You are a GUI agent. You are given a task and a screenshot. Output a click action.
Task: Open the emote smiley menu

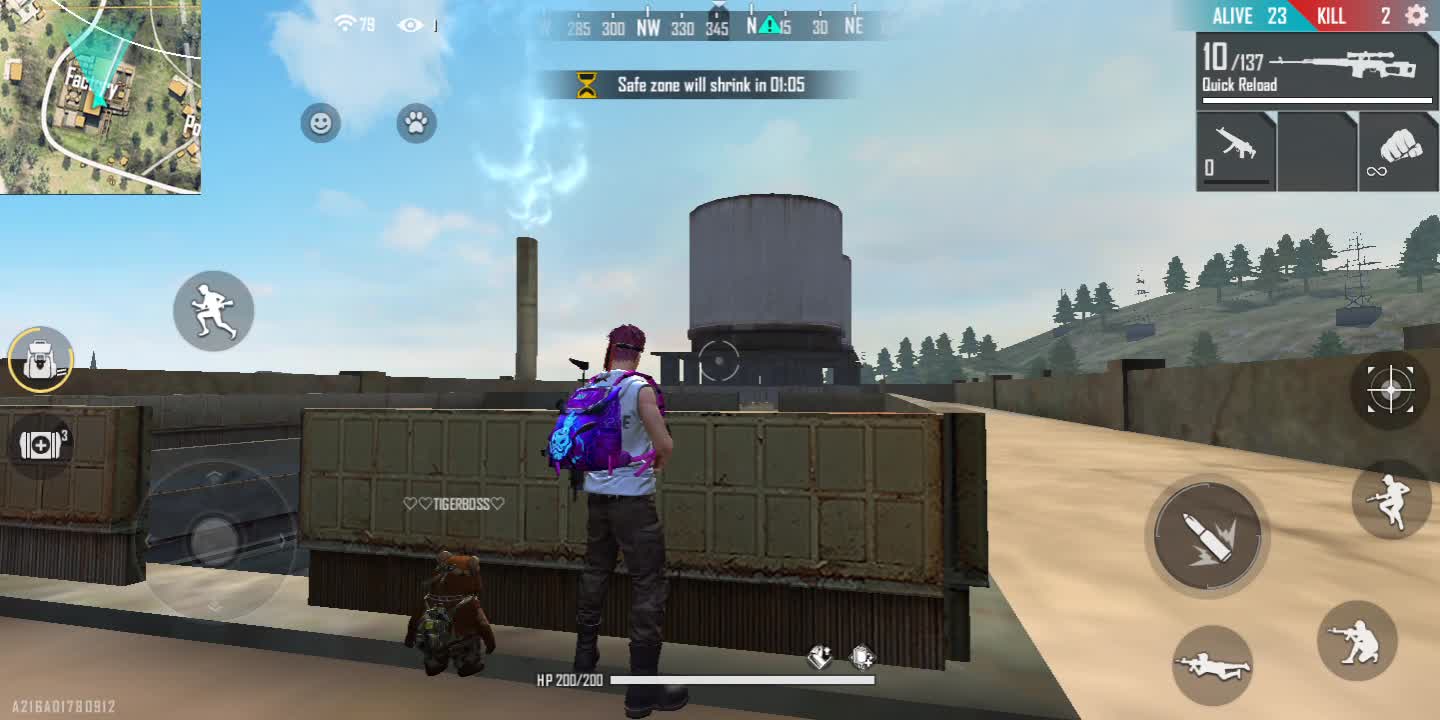click(x=321, y=123)
